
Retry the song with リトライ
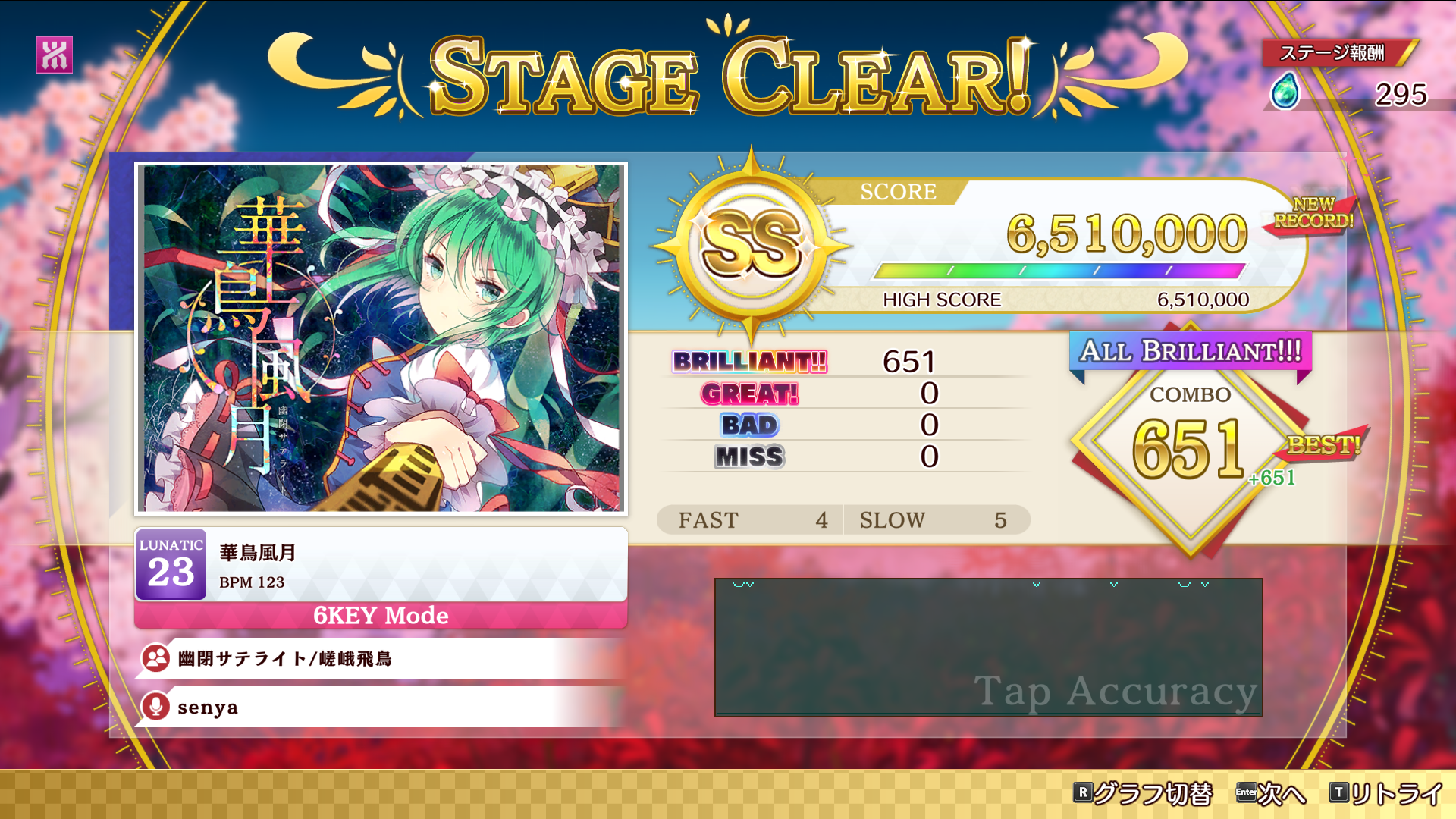pyautogui.click(x=1385, y=793)
